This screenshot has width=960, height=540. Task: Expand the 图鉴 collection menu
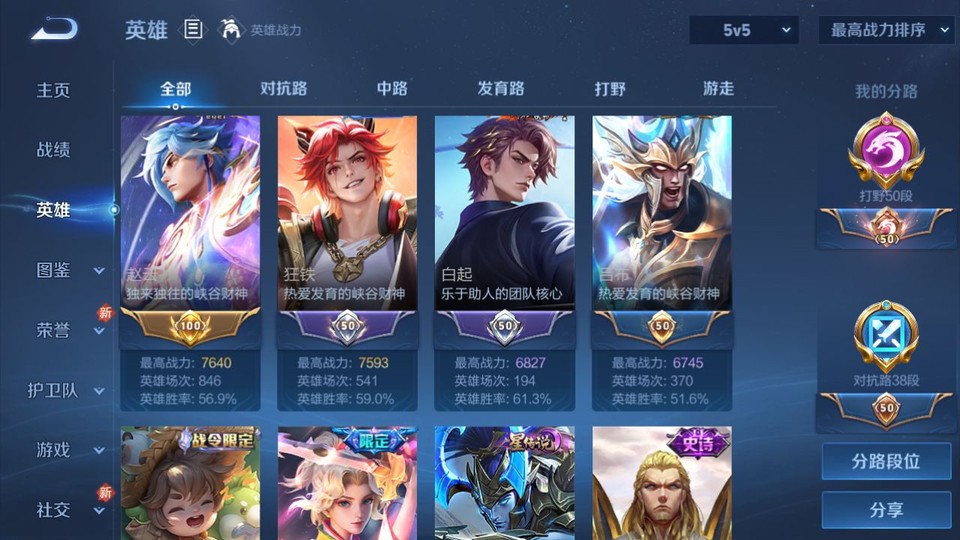click(67, 270)
